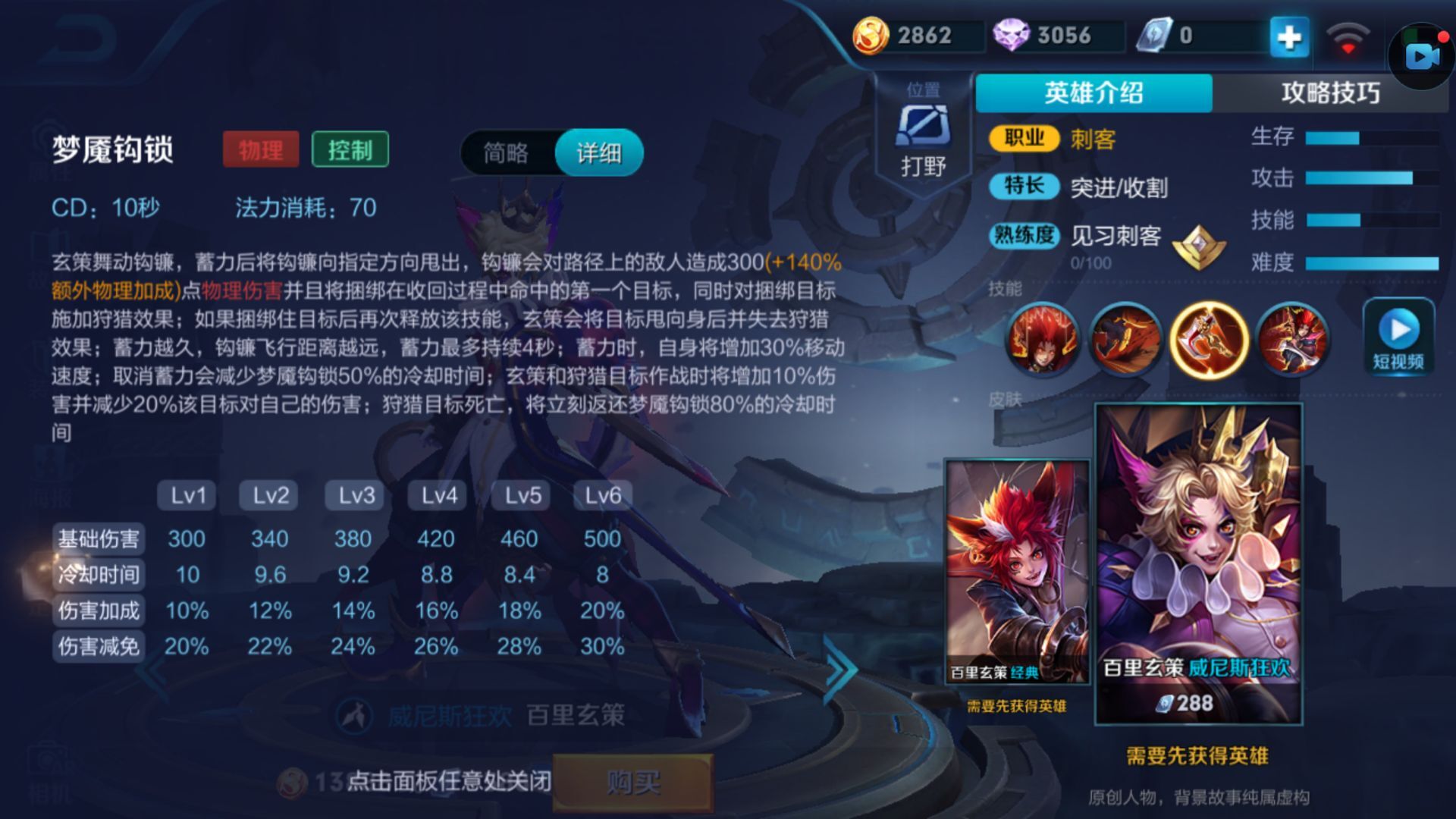
Task: Select the hero's first skill icon
Action: pyautogui.click(x=1043, y=341)
